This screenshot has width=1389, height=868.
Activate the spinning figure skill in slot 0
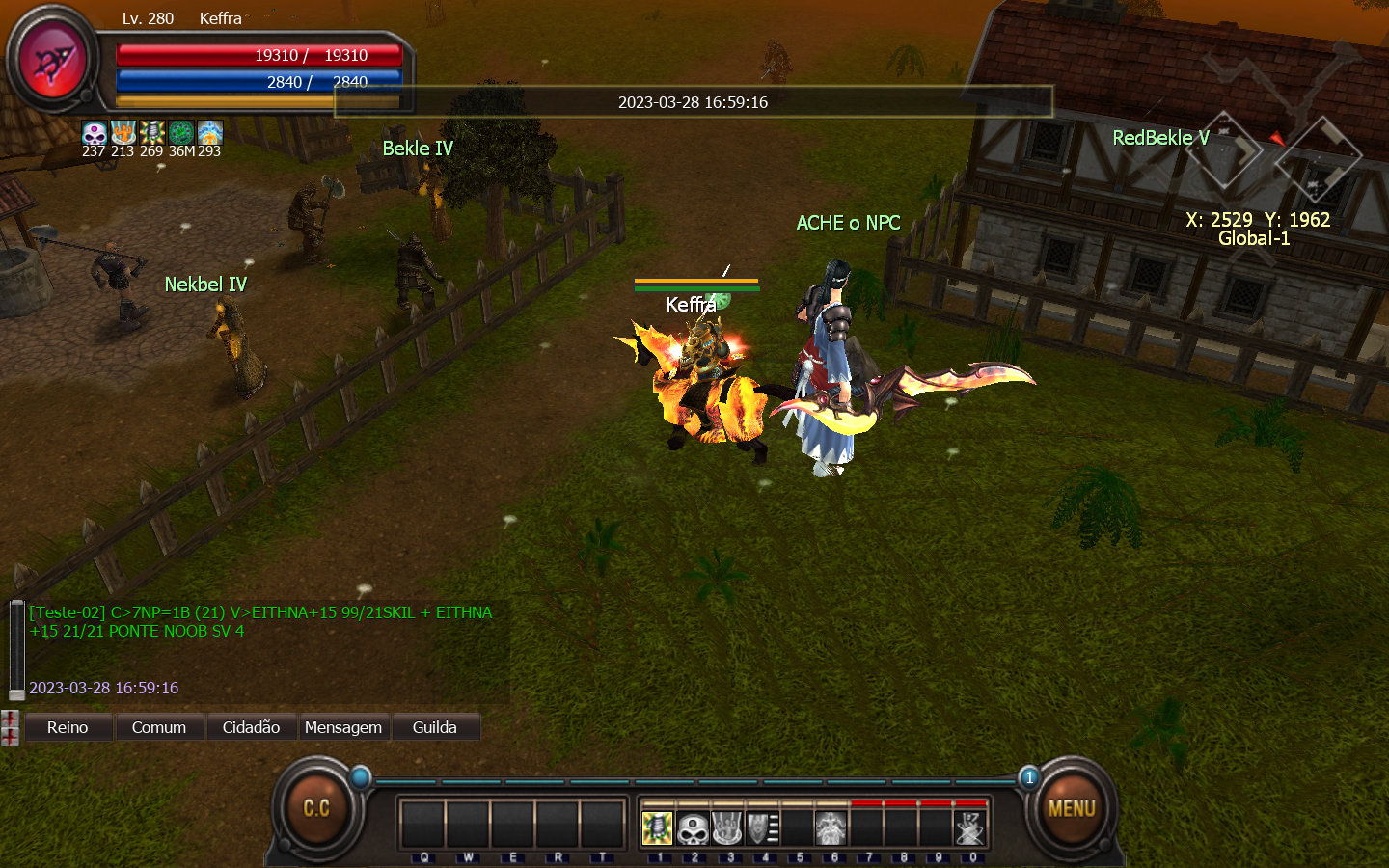click(x=969, y=827)
